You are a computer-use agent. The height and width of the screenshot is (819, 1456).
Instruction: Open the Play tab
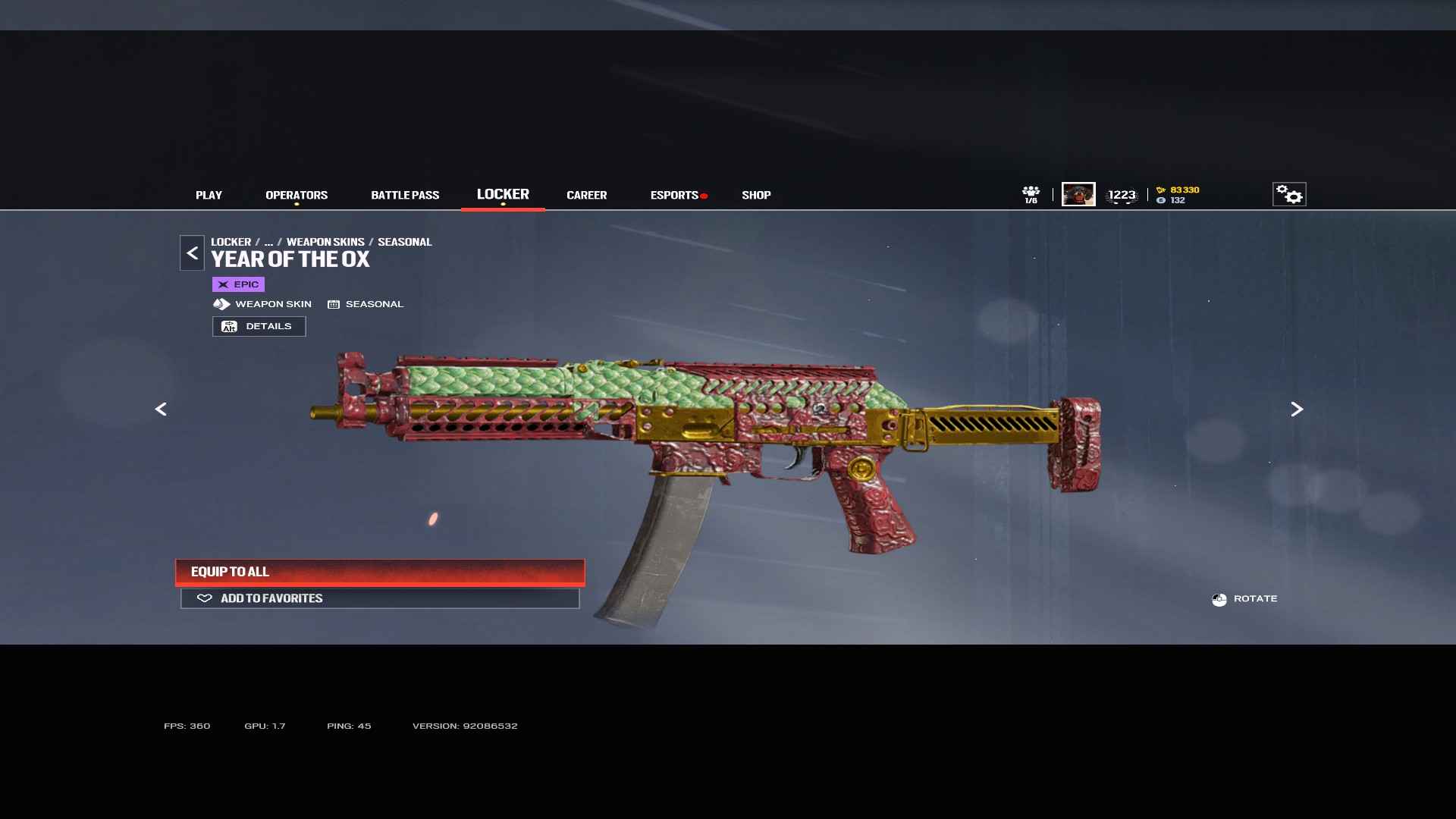pos(209,195)
